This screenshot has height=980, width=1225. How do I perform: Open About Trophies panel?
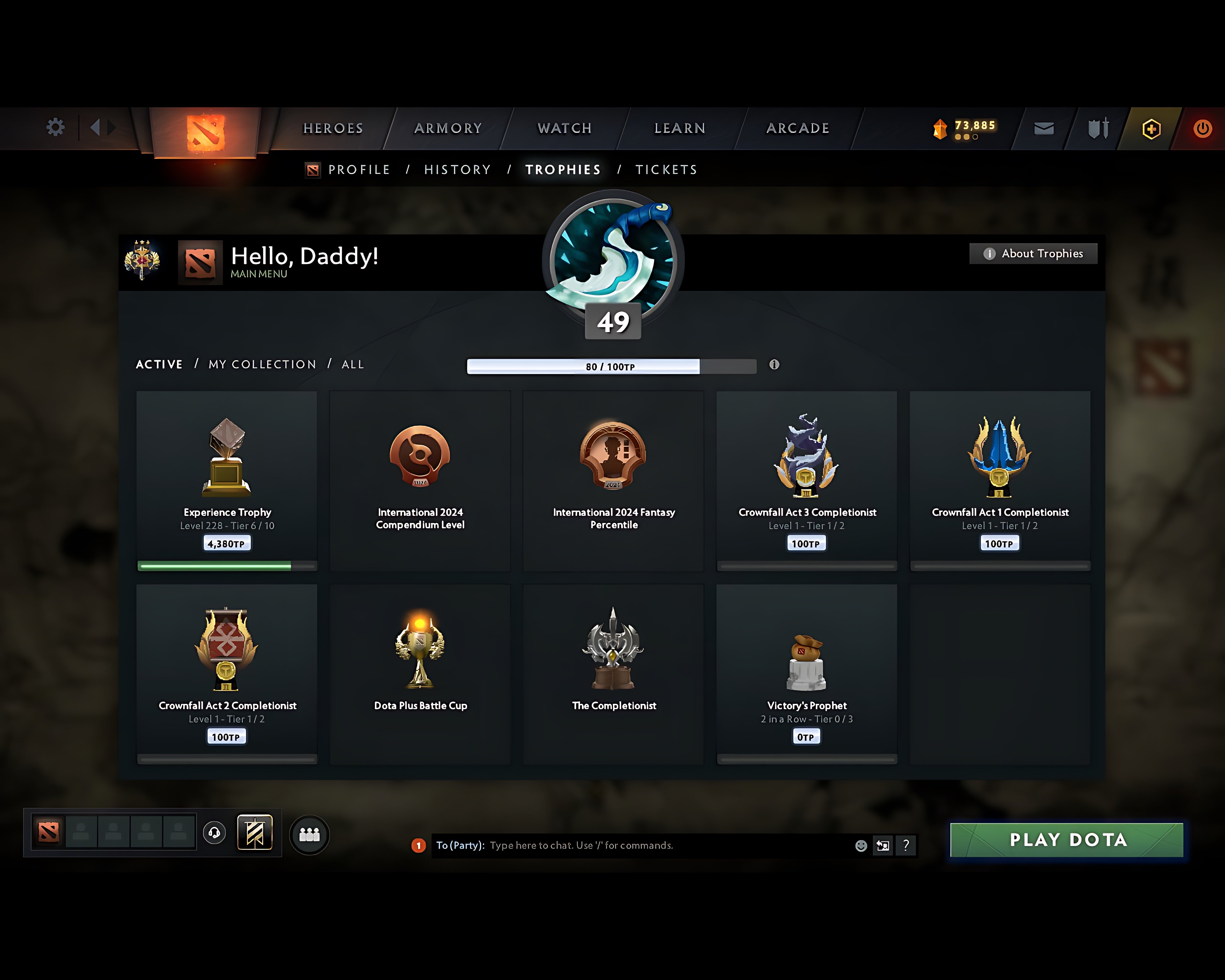coord(1032,253)
